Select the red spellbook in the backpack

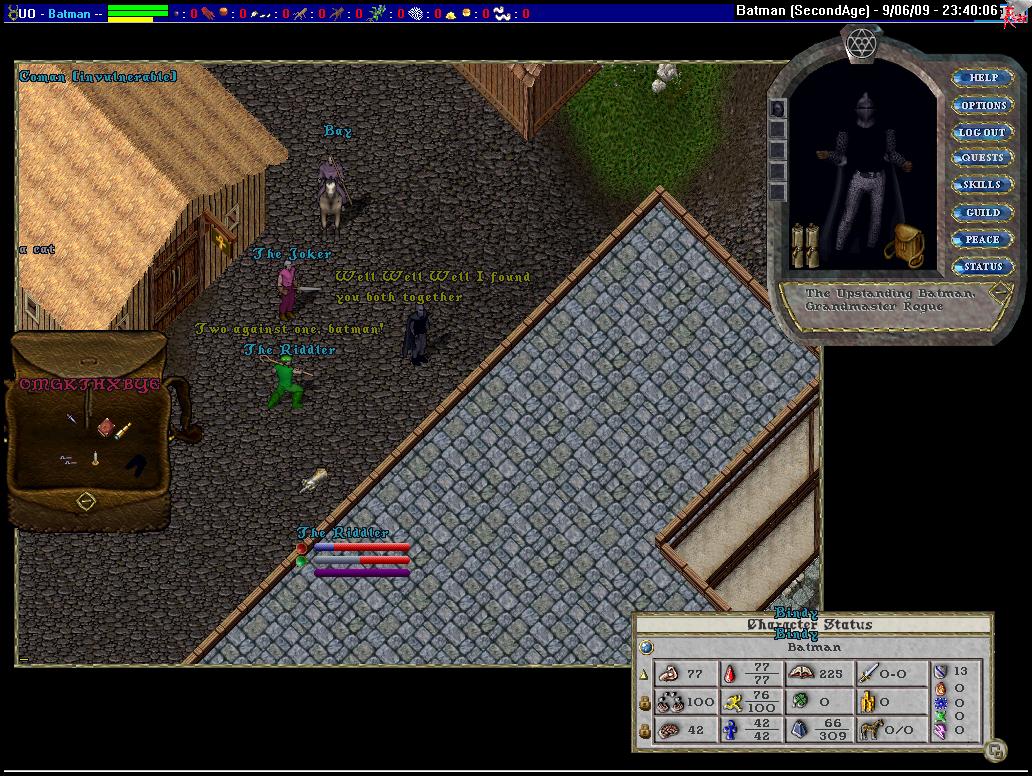[104, 426]
